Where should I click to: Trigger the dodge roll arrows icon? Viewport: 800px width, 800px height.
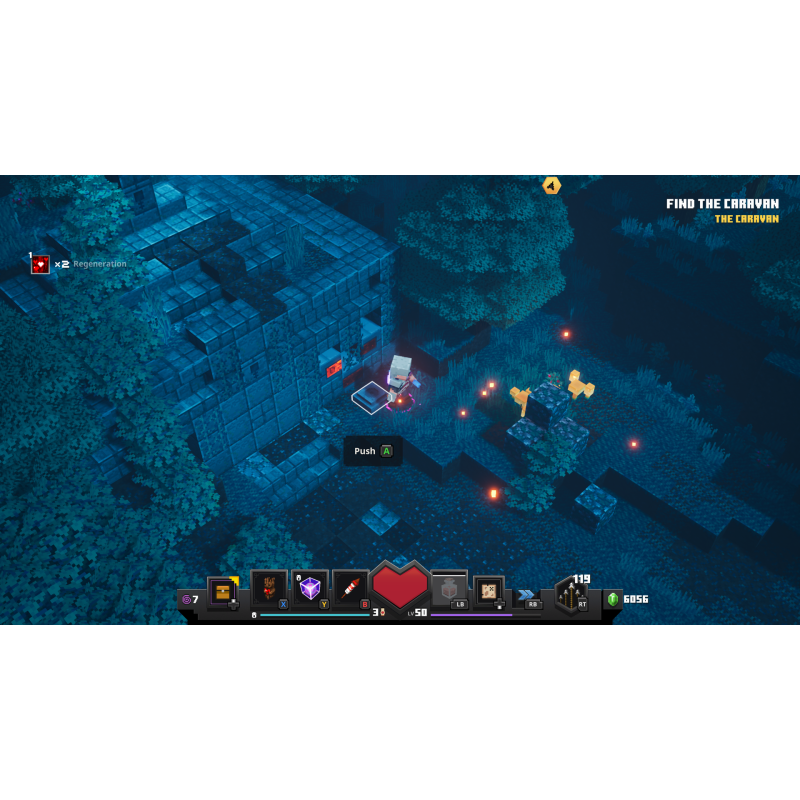[526, 594]
